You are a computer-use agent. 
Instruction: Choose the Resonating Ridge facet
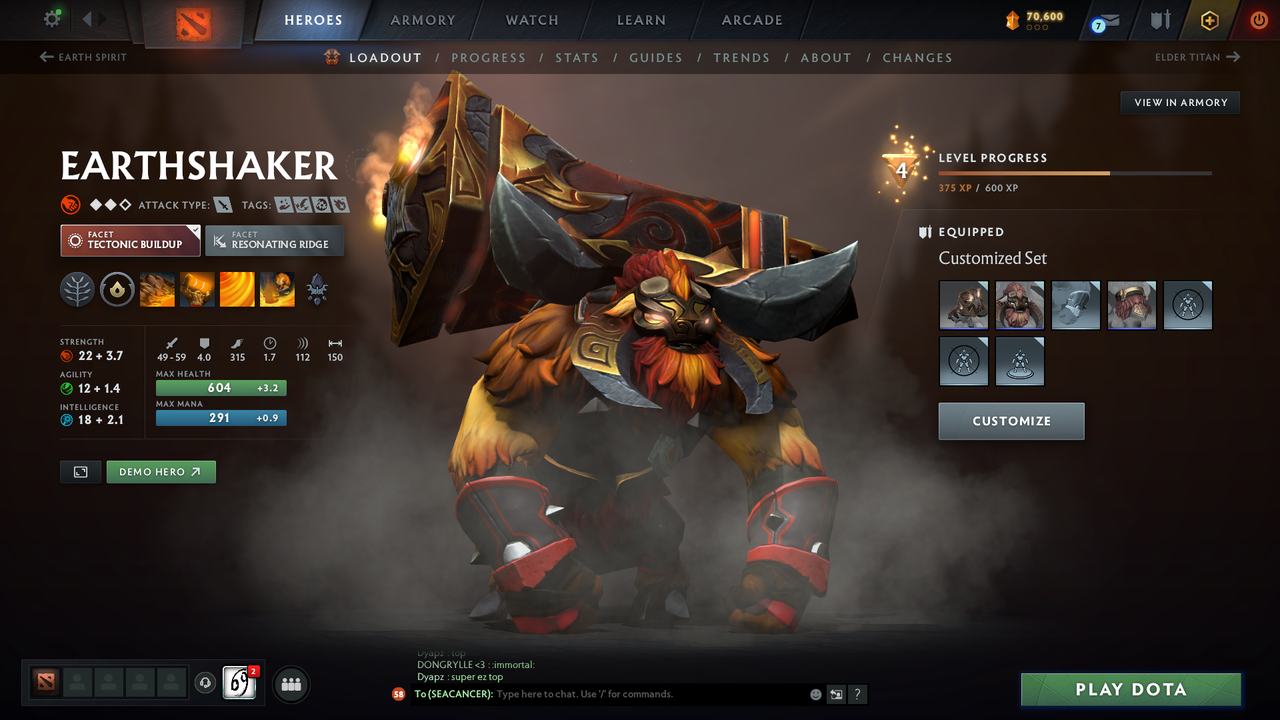274,240
